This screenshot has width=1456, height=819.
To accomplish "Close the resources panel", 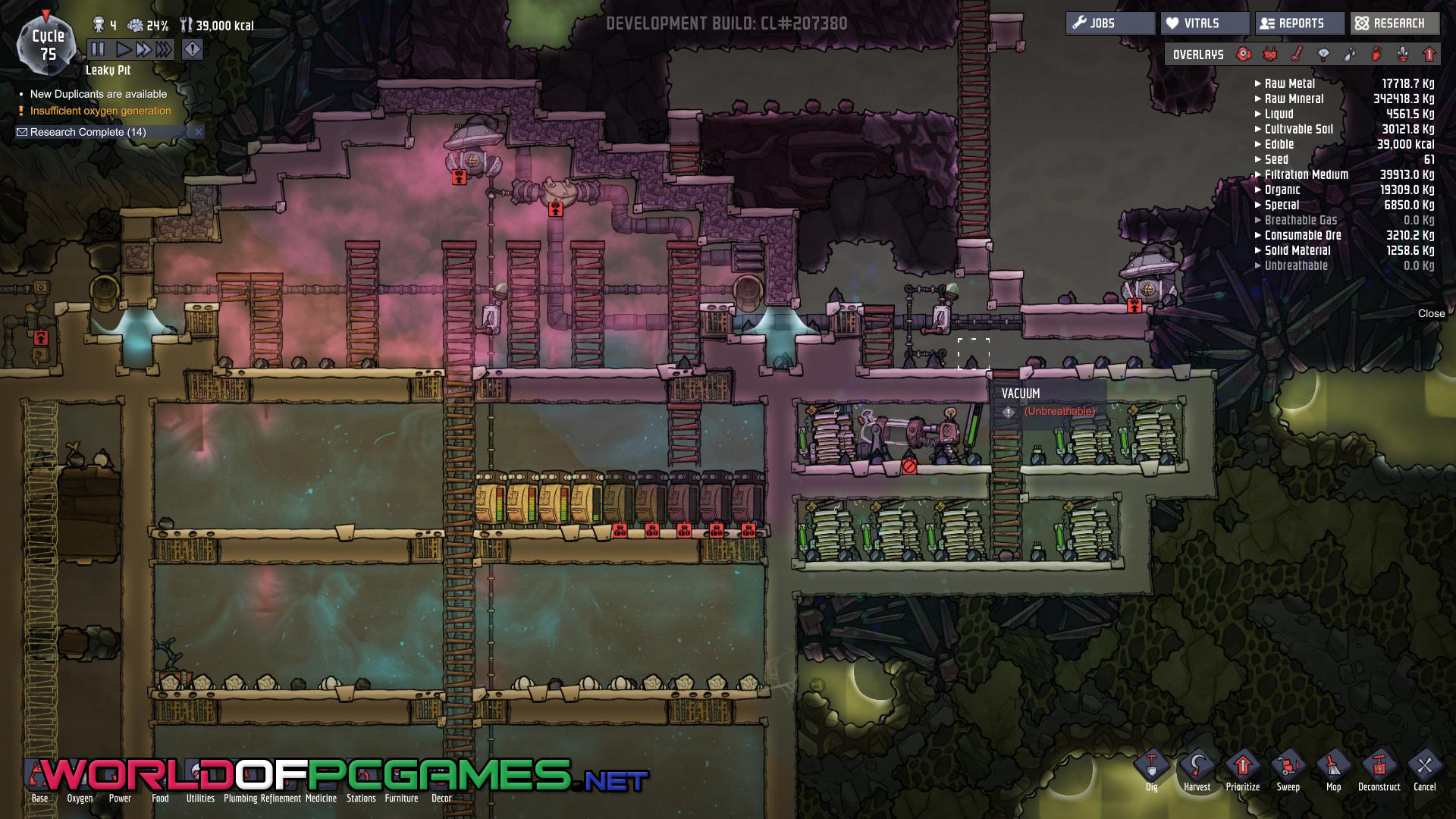I will (1431, 313).
